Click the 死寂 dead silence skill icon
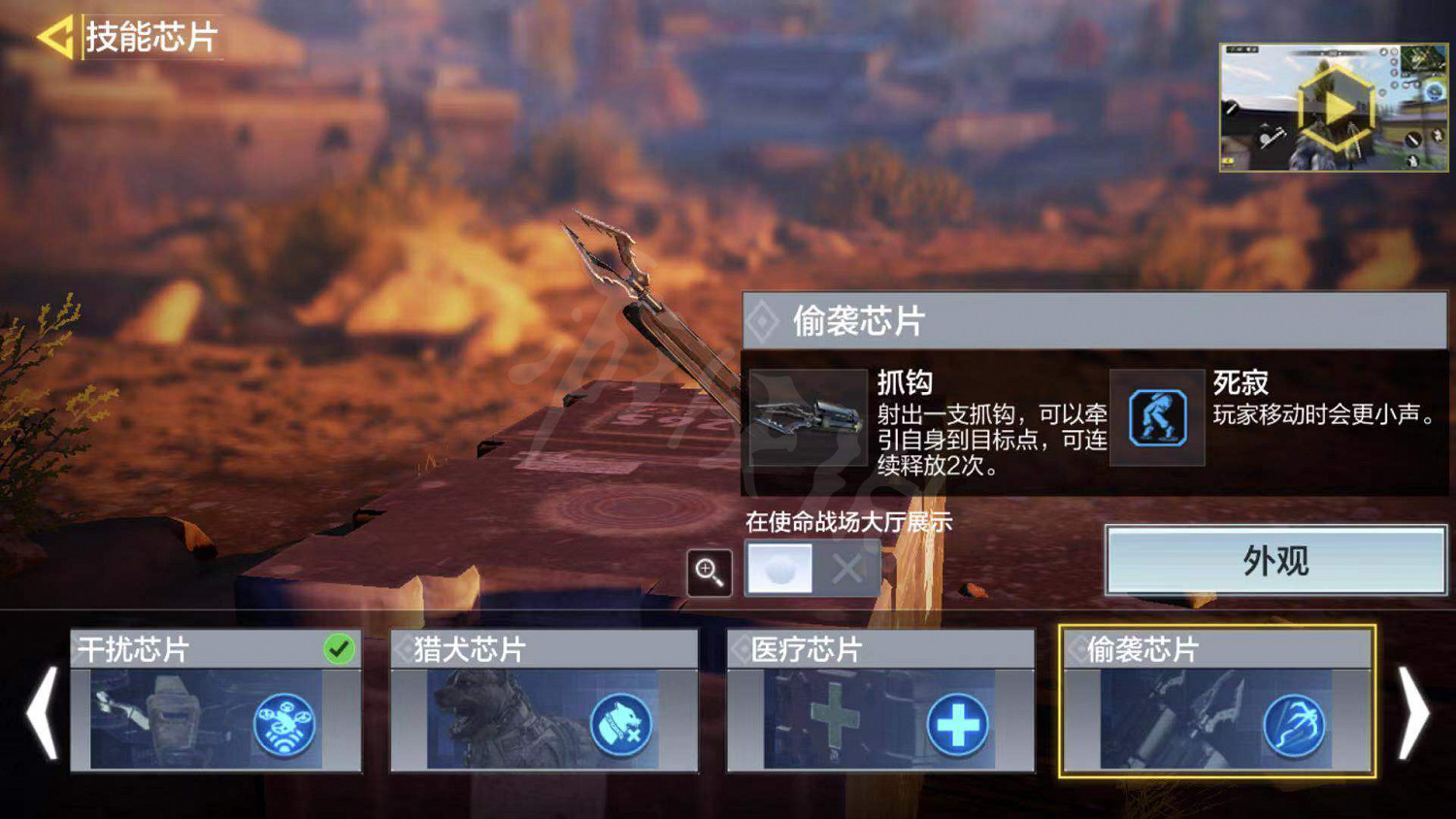Image resolution: width=1456 pixels, height=819 pixels. pyautogui.click(x=1157, y=415)
